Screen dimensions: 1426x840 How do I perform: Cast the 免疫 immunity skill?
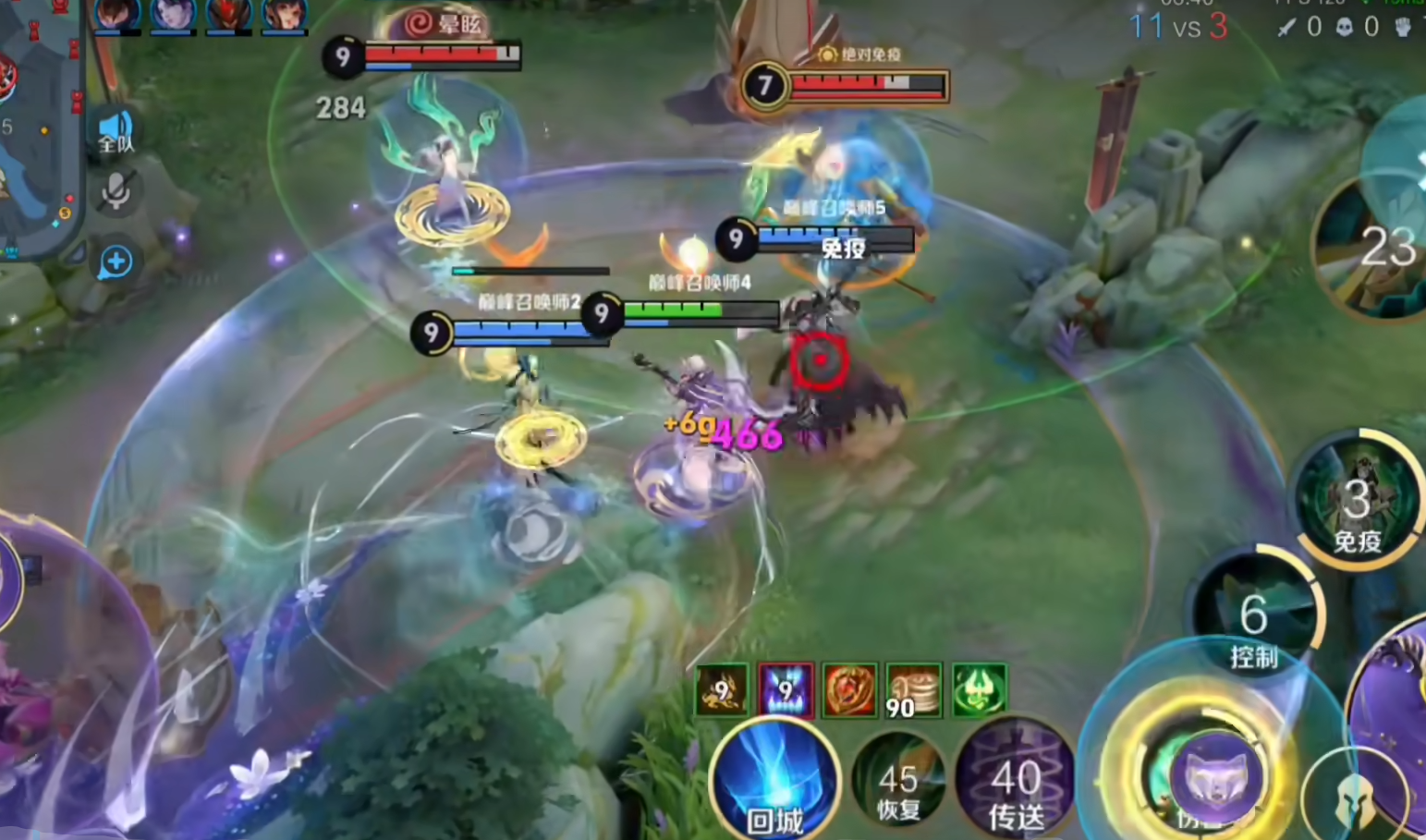[x=1357, y=500]
